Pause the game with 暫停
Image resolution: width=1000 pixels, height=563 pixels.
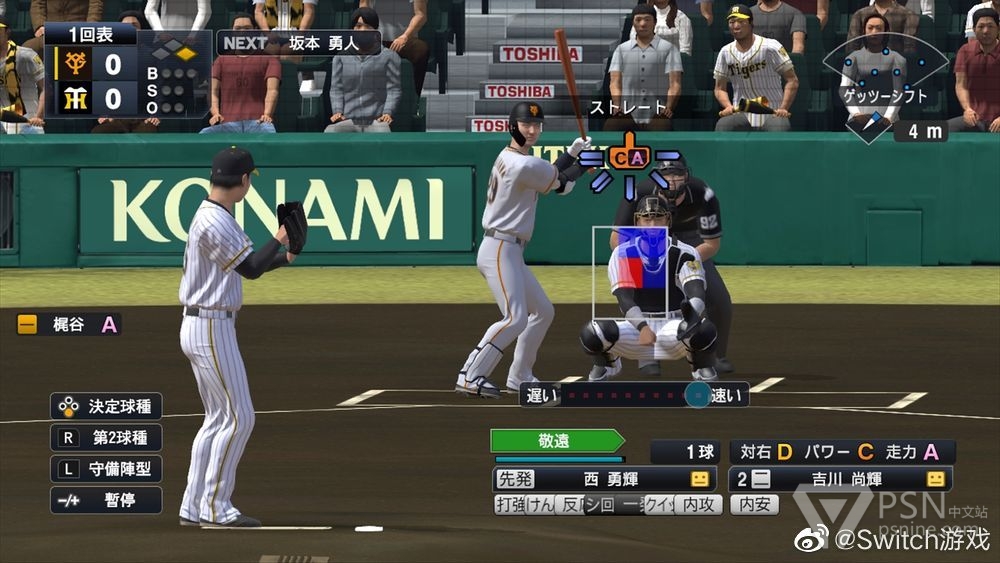click(106, 500)
